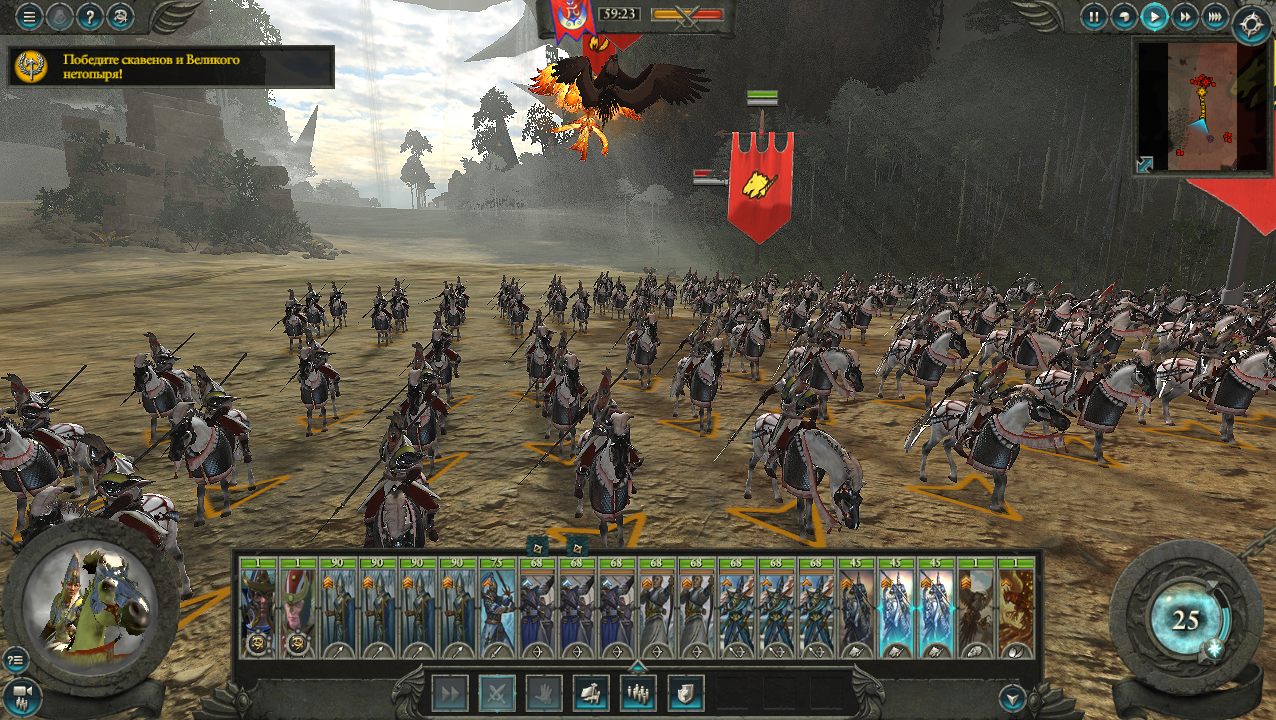The width and height of the screenshot is (1276, 720).
Task: Expand the minimap with the arrows button
Action: (1145, 164)
